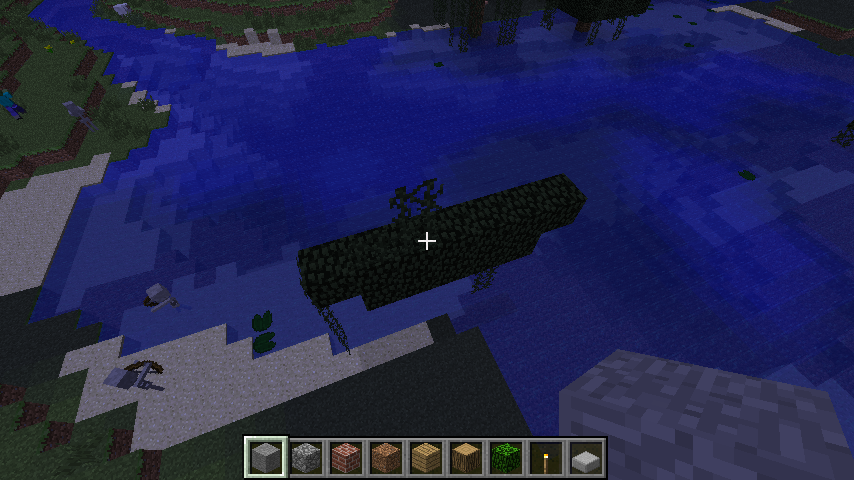The image size is (854, 480).
Task: Choose the red brick block slot
Action: (x=346, y=458)
